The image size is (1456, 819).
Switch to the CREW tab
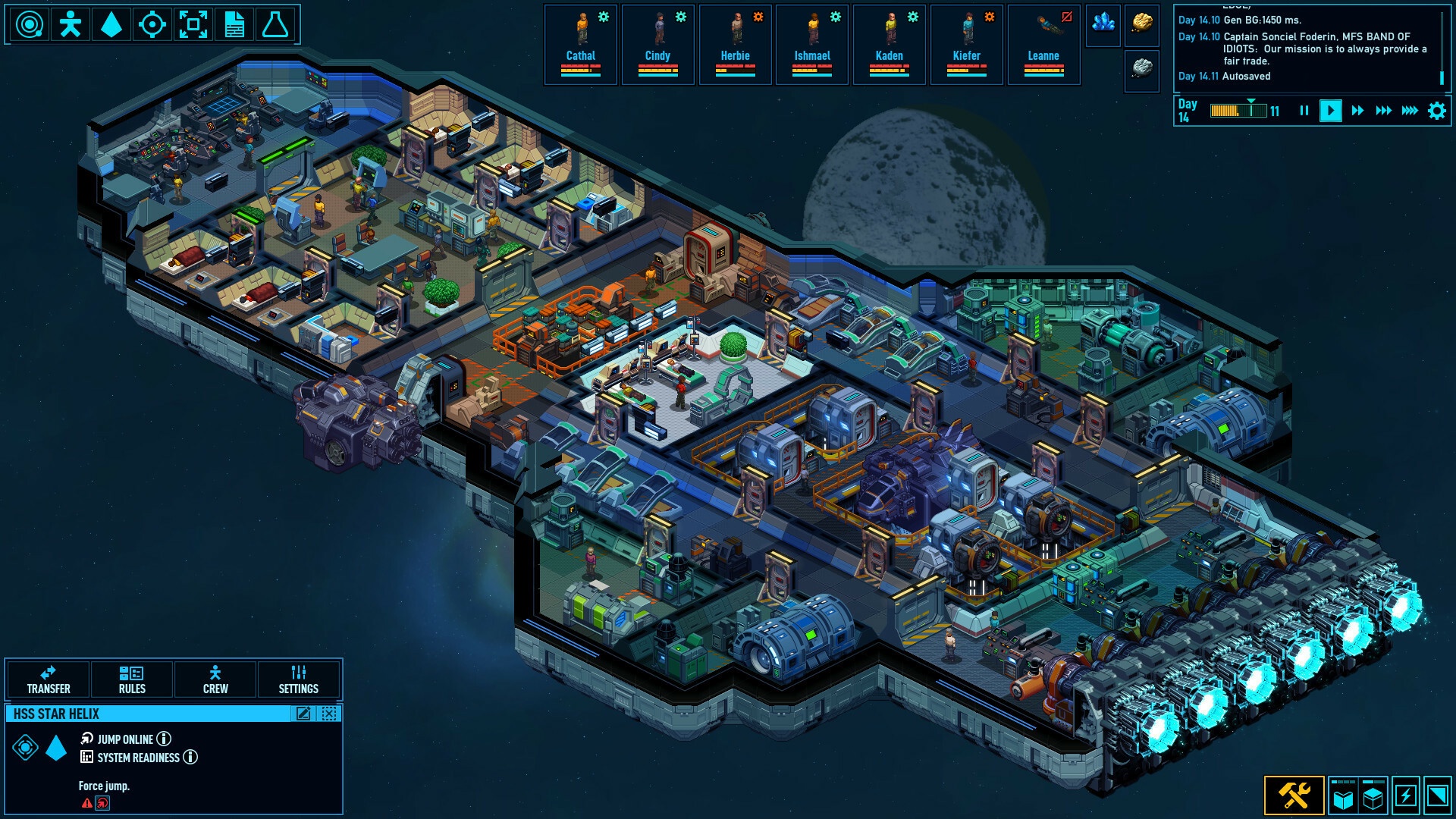click(x=215, y=679)
